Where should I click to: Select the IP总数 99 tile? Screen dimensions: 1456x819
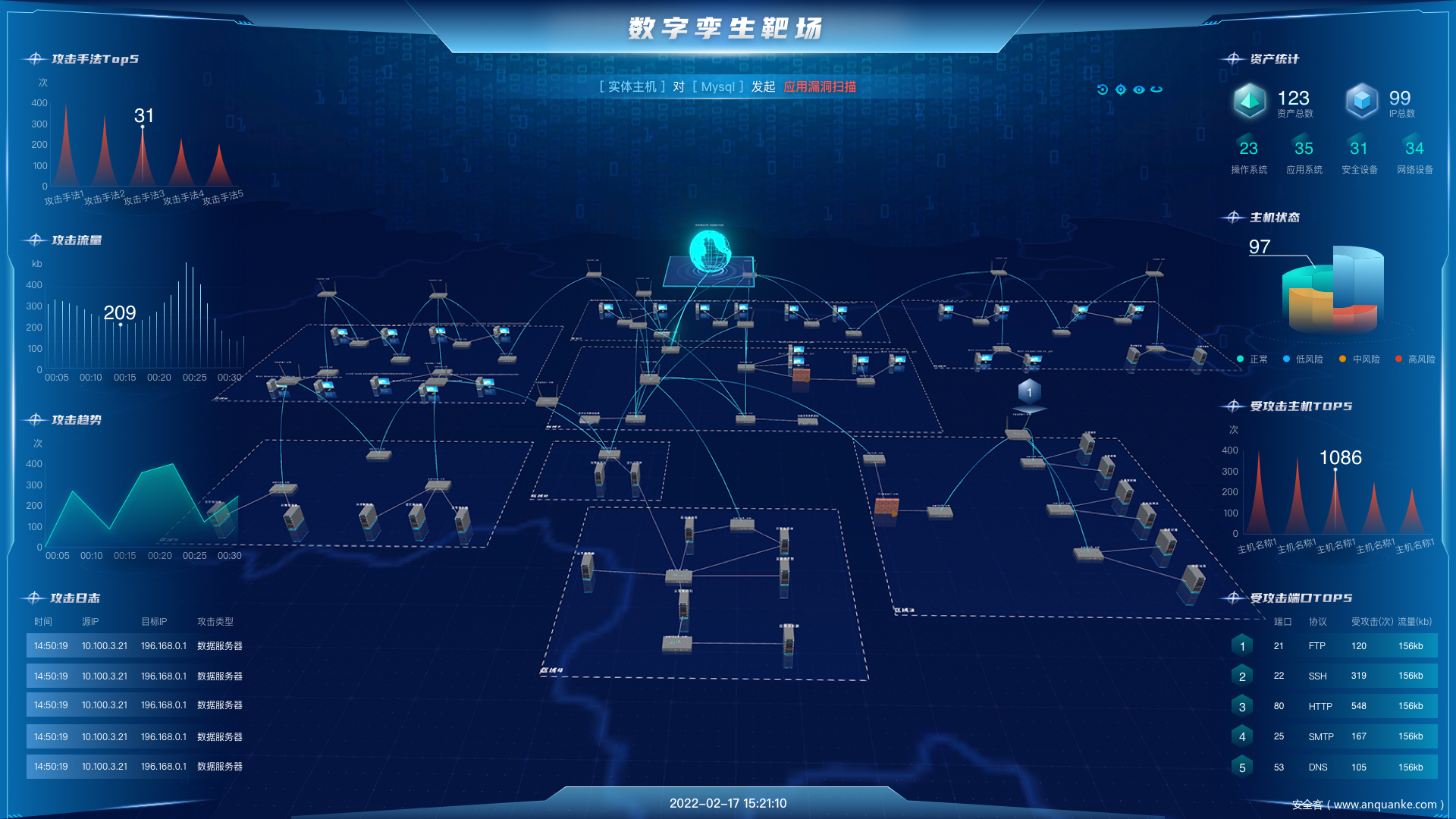pos(1382,102)
